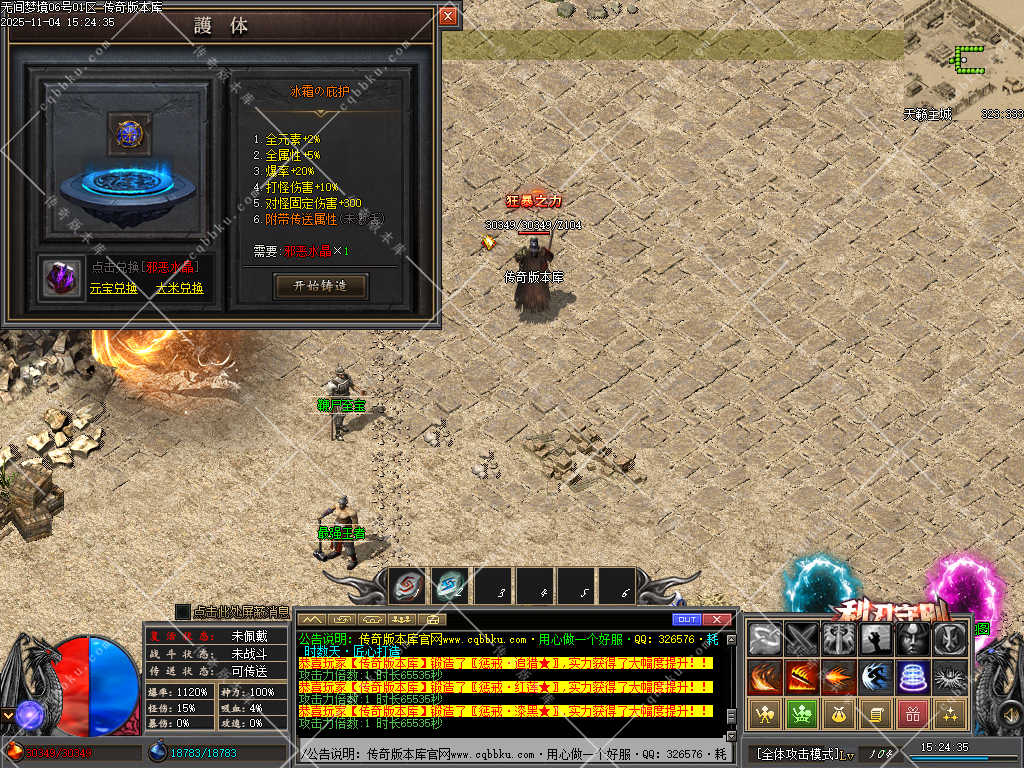Select the blue amulet slot above the altar
The width and height of the screenshot is (1024, 768).
point(129,131)
